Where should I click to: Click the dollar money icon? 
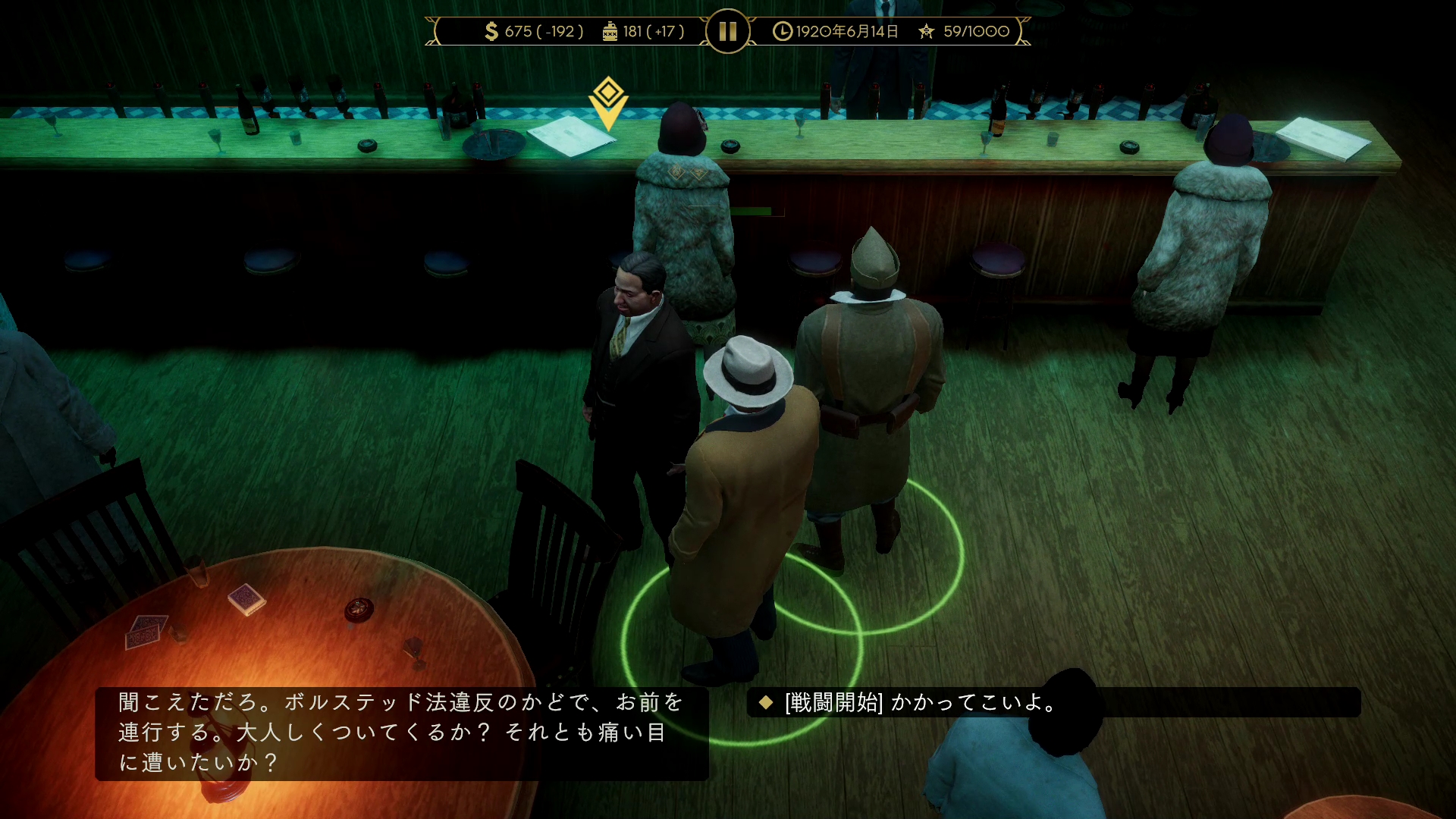pyautogui.click(x=491, y=32)
